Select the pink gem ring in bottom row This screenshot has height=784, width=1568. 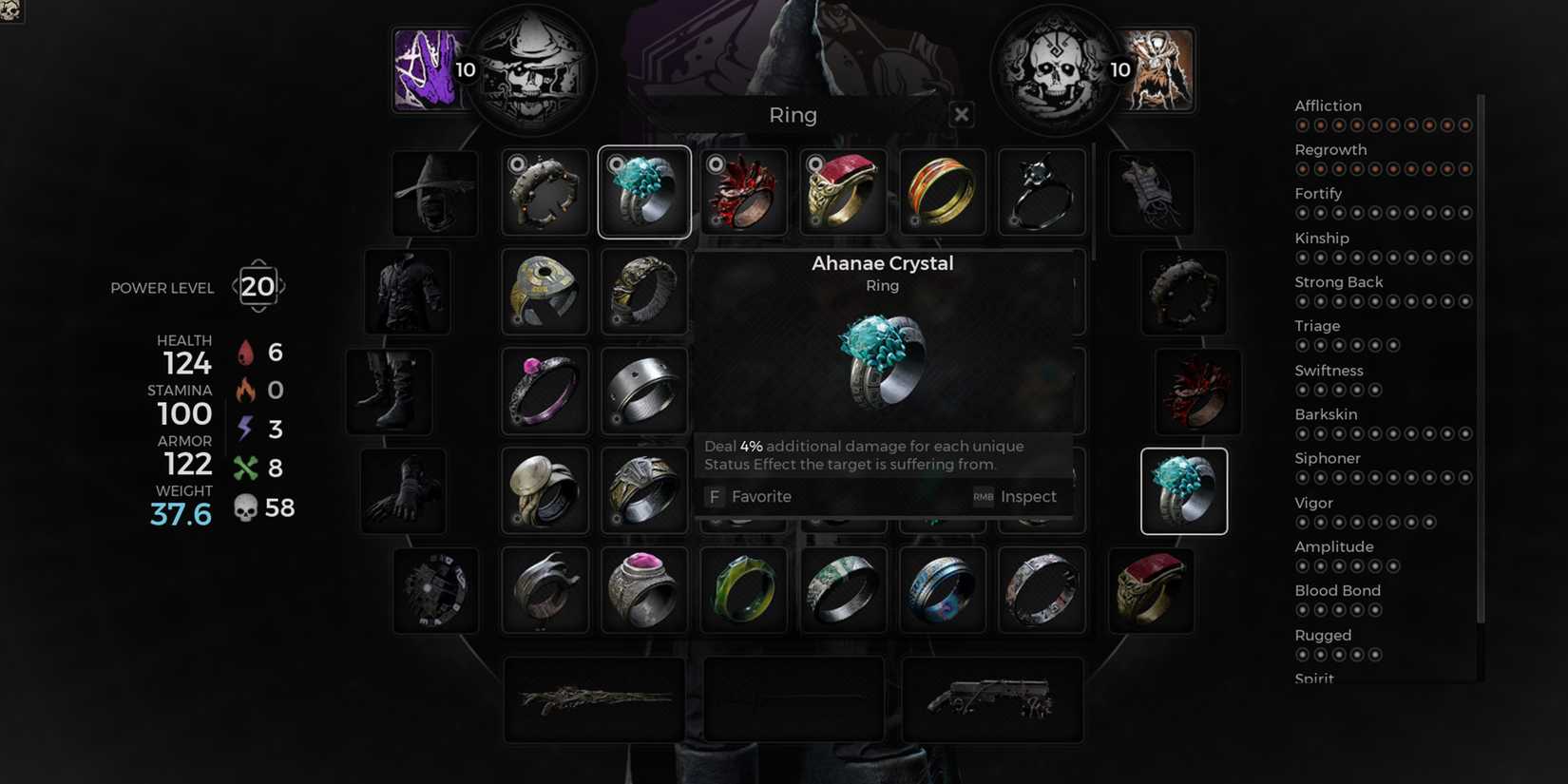pyautogui.click(x=644, y=589)
